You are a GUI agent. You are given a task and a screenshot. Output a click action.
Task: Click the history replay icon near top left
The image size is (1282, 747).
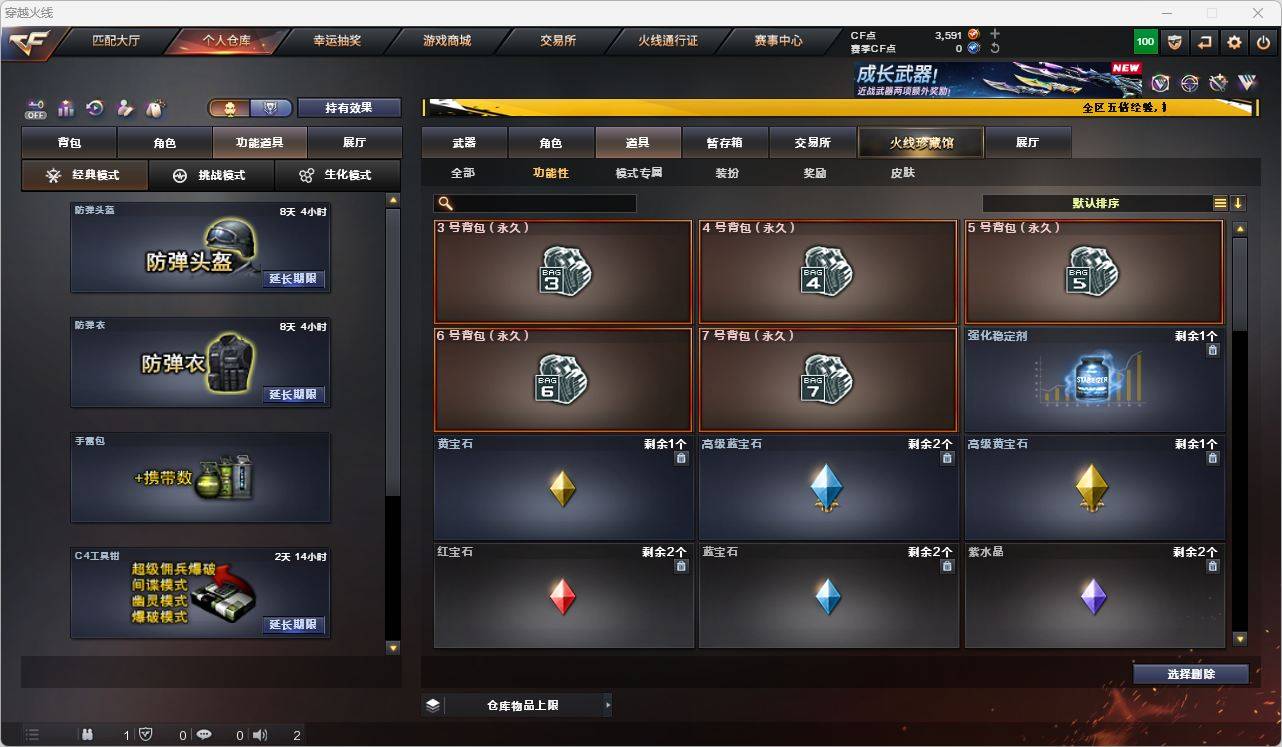(93, 108)
